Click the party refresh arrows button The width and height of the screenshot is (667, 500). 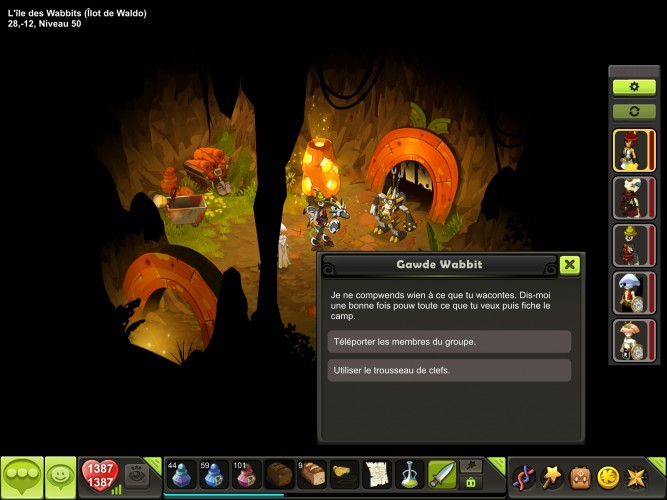633,110
